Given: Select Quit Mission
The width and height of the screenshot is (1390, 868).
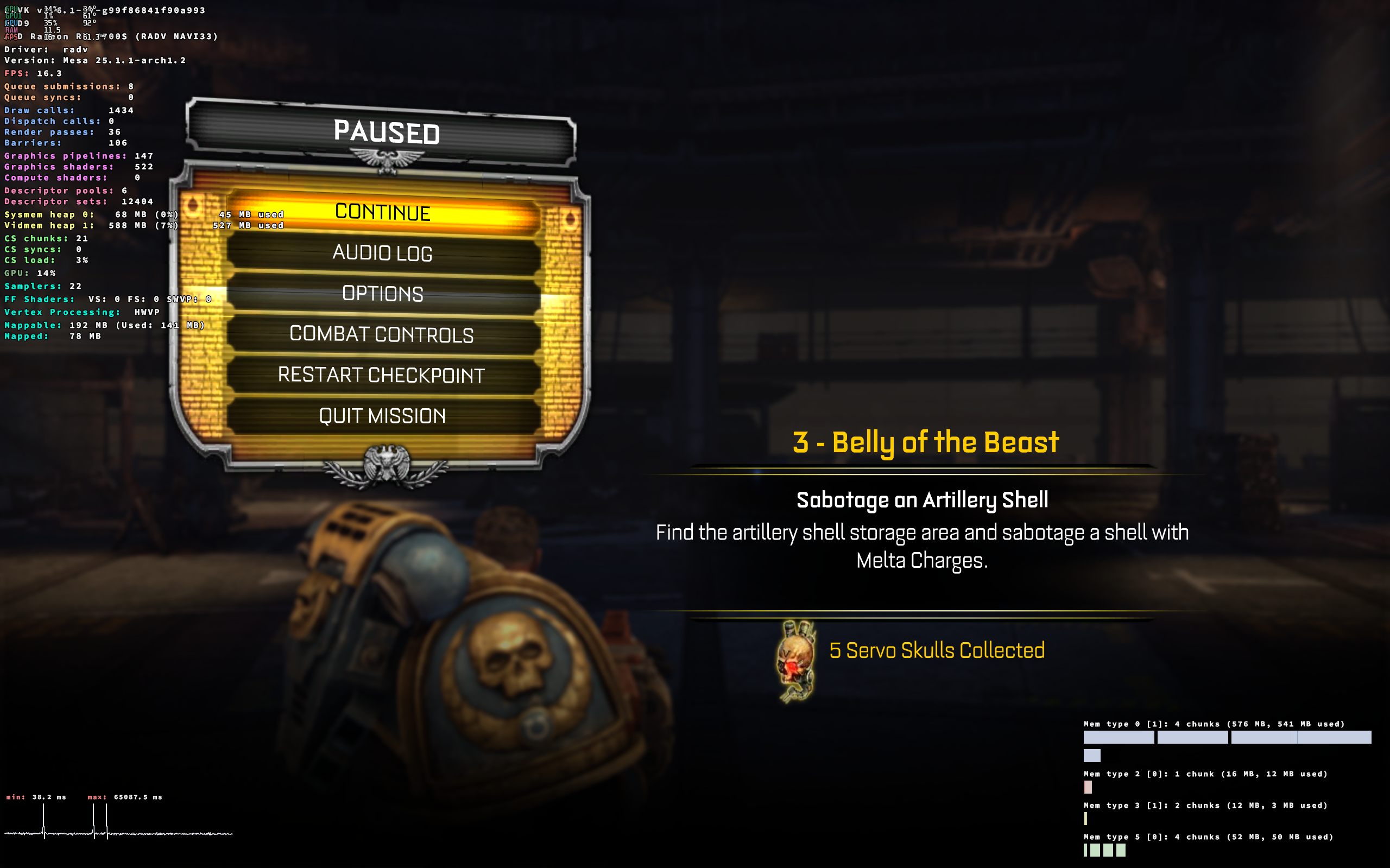Looking at the screenshot, I should click(x=382, y=416).
